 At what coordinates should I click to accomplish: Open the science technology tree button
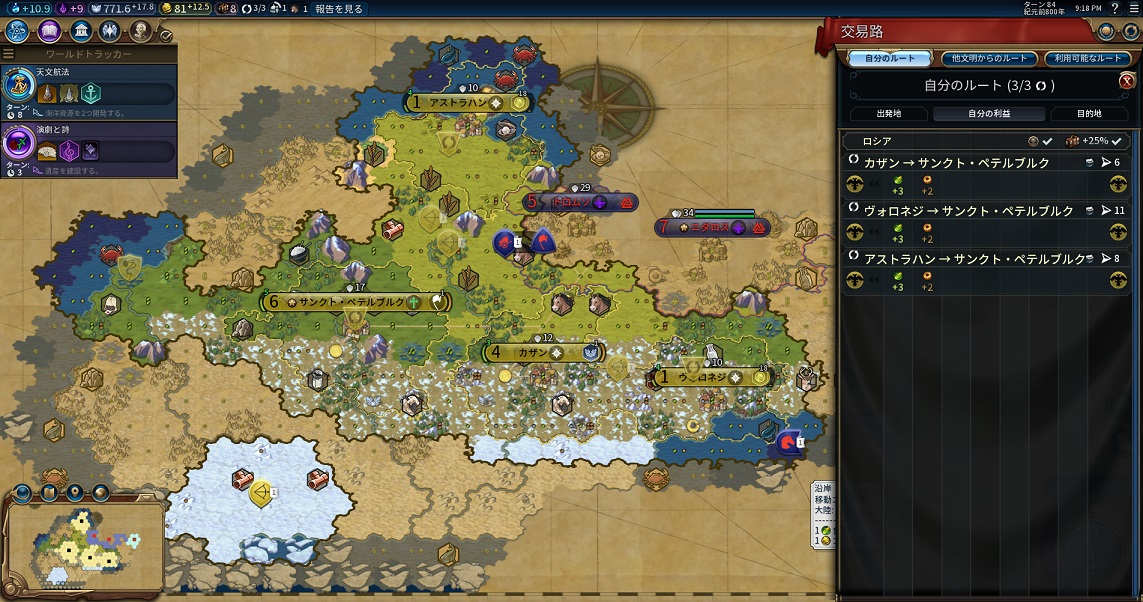(17, 31)
